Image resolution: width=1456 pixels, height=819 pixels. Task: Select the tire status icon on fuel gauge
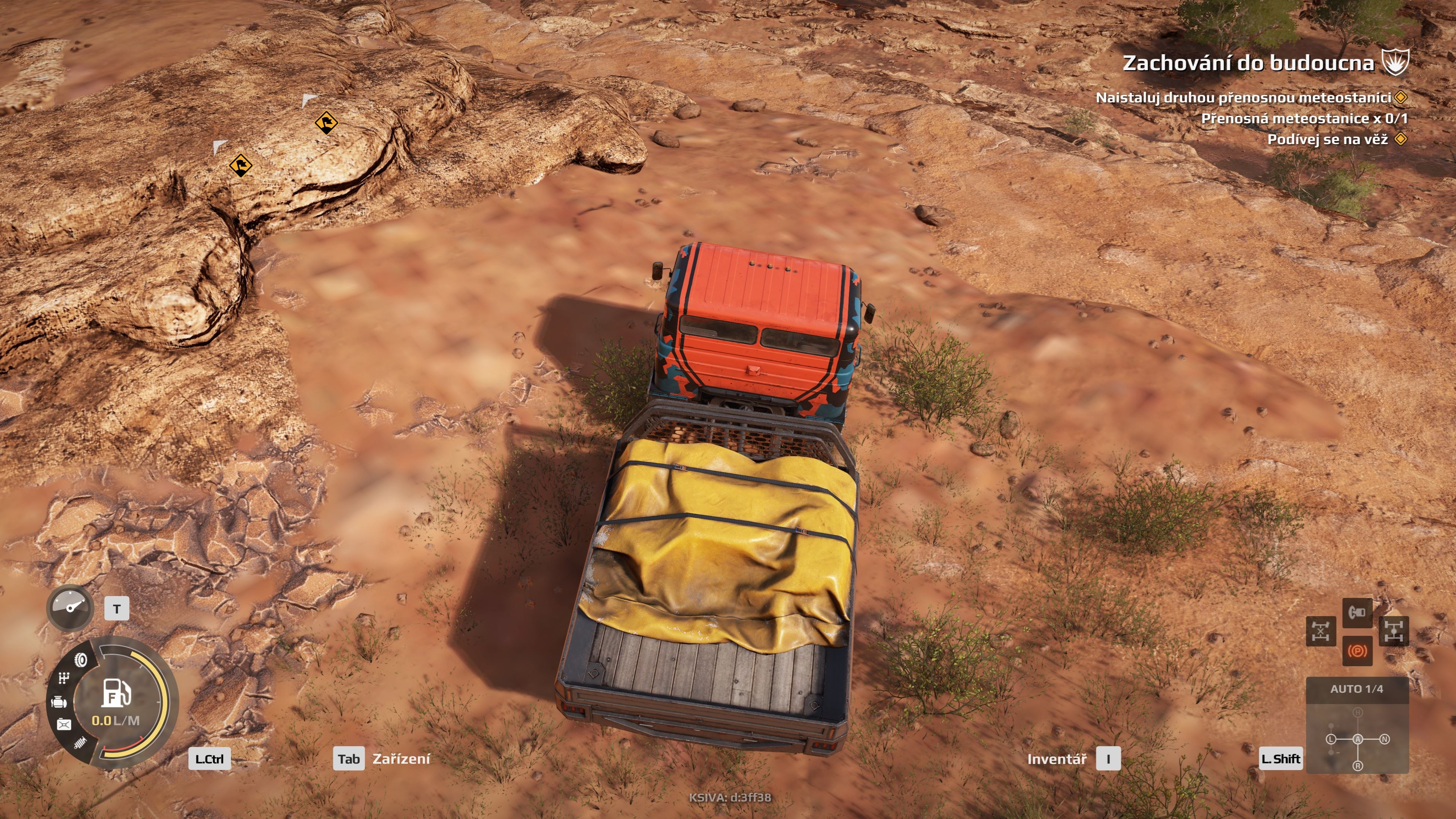coord(82,660)
